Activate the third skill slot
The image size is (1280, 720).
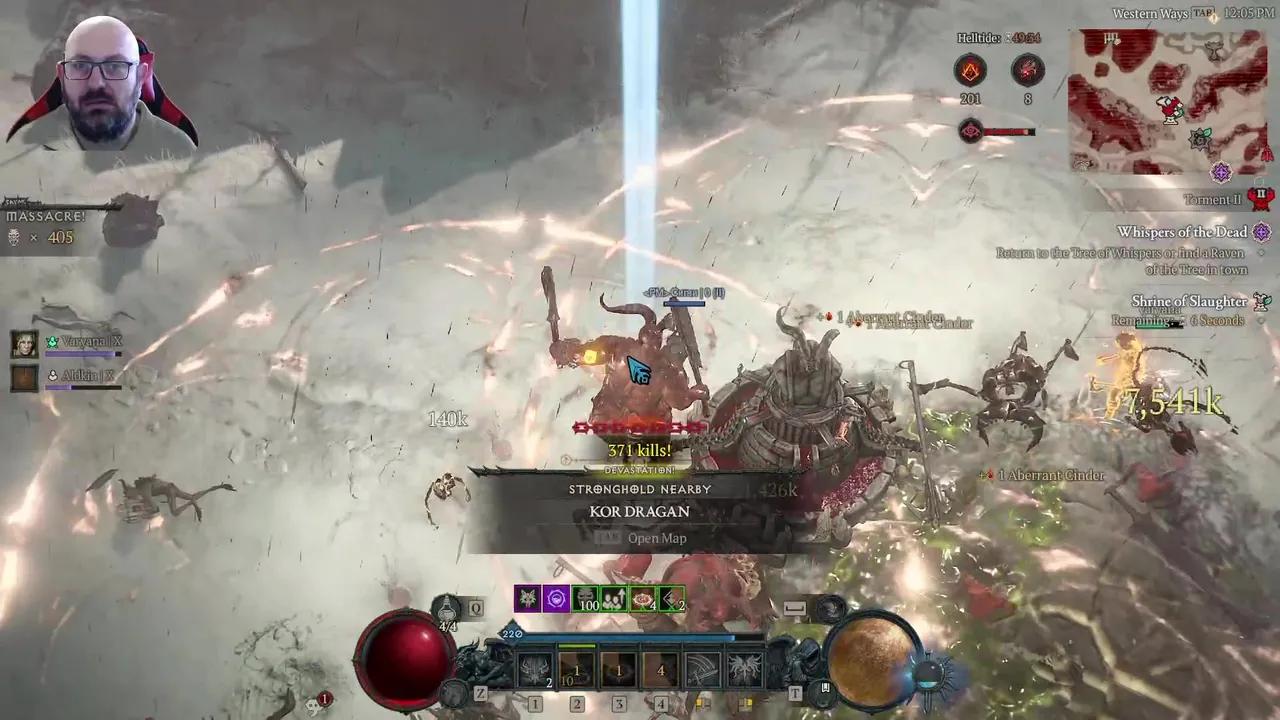[619, 670]
